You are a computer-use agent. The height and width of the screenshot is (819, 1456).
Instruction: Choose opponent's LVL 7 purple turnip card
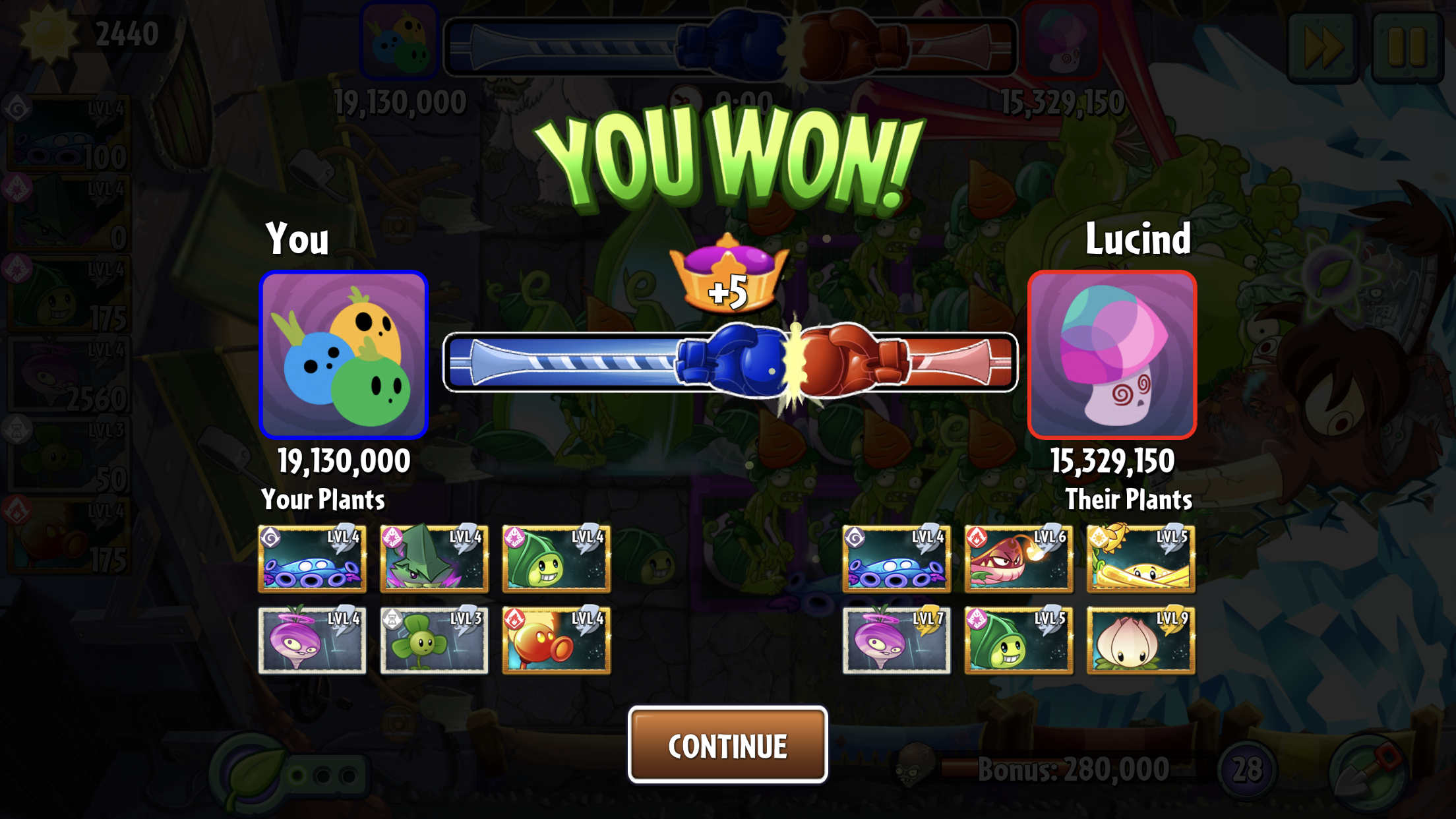tap(896, 640)
